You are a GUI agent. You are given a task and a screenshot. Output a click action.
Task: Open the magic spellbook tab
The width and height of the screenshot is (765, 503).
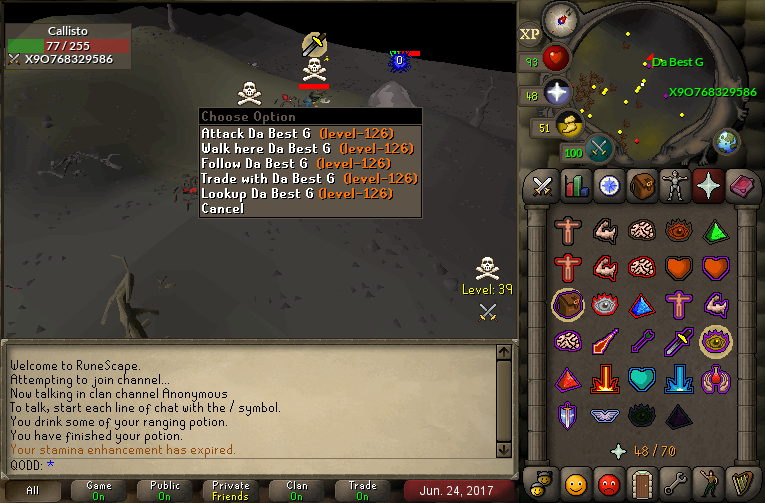738,186
